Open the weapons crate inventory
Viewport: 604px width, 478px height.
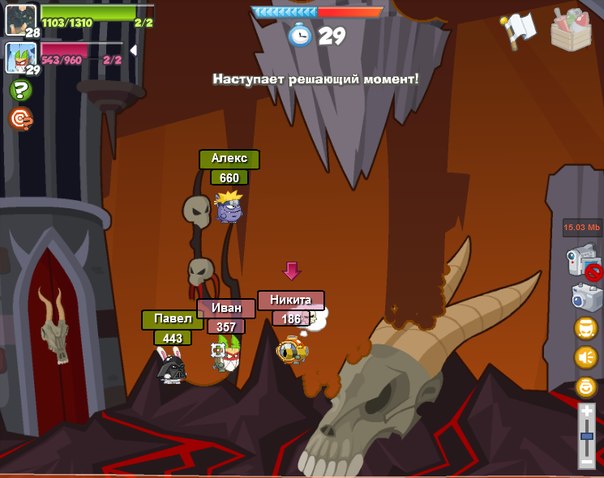click(x=572, y=28)
